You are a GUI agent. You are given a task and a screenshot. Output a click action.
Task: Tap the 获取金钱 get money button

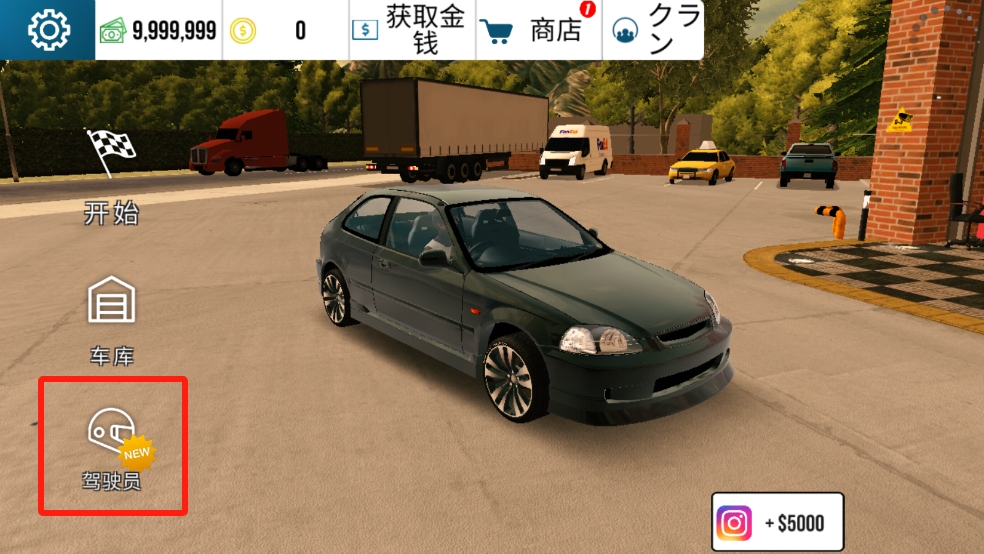(x=412, y=30)
